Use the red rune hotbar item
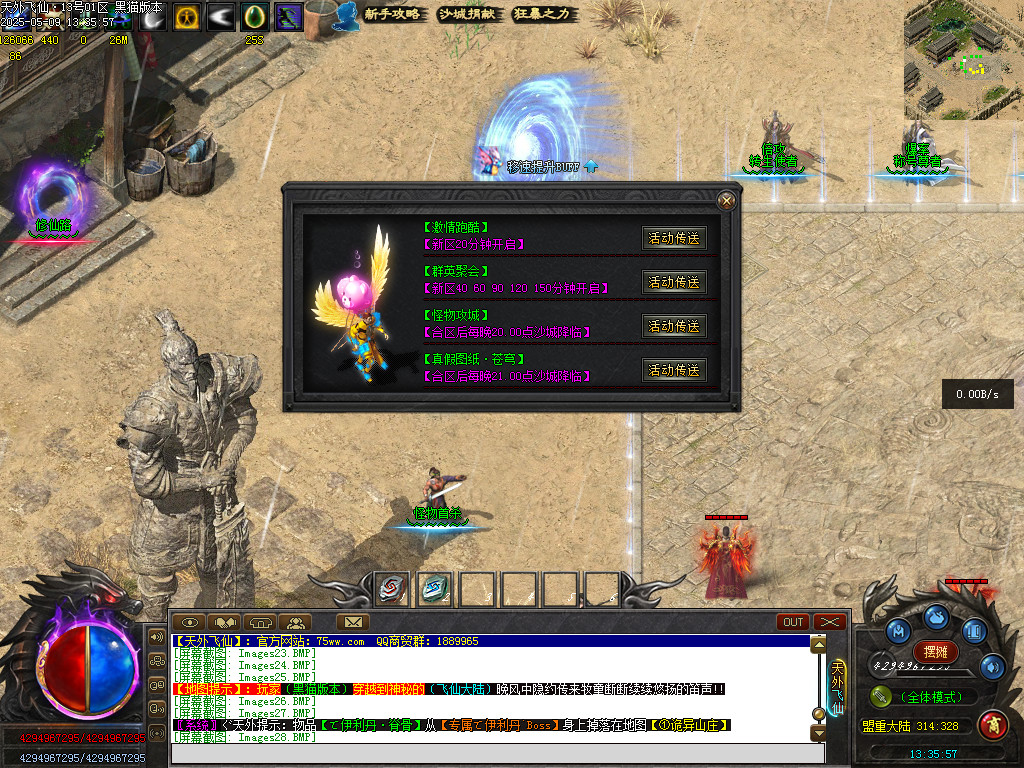 pos(391,589)
